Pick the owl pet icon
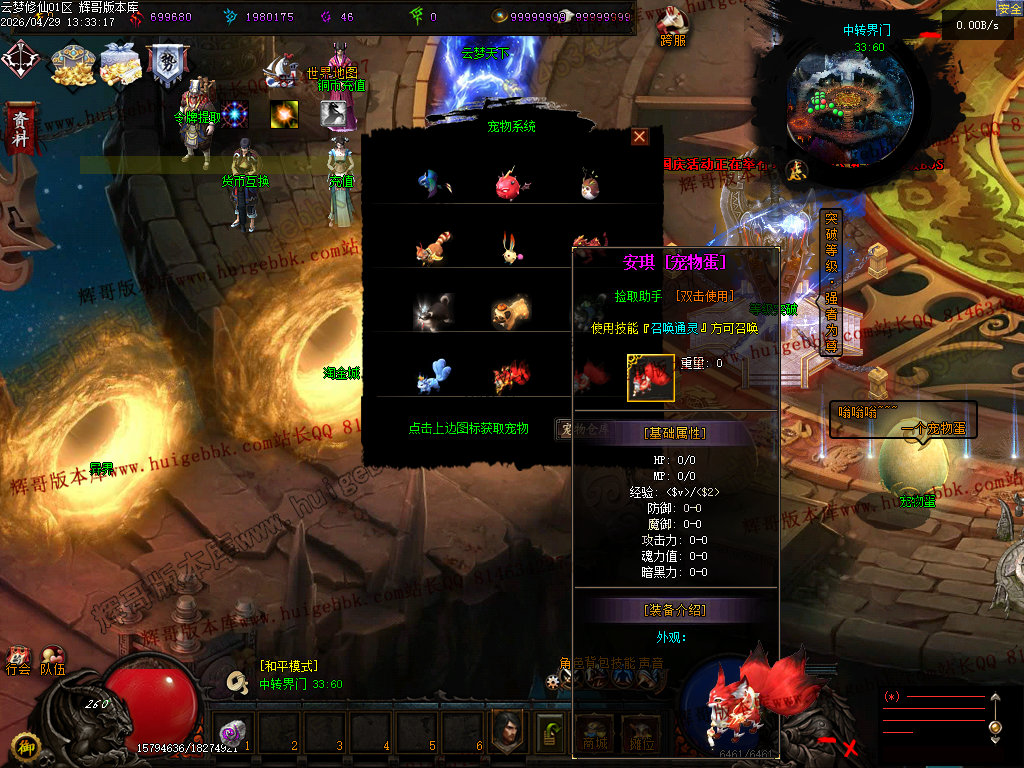 [589, 185]
